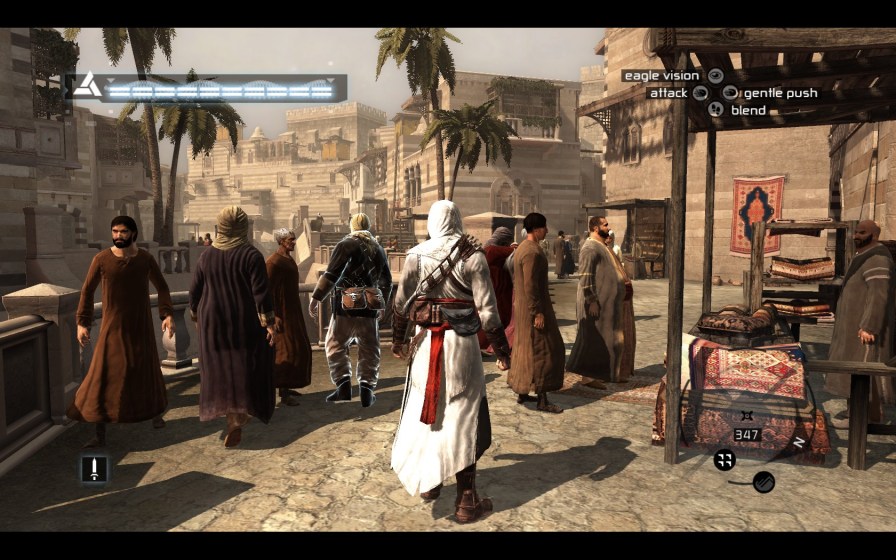Select the attack hand icon
This screenshot has width=896, height=560.
[x=701, y=93]
